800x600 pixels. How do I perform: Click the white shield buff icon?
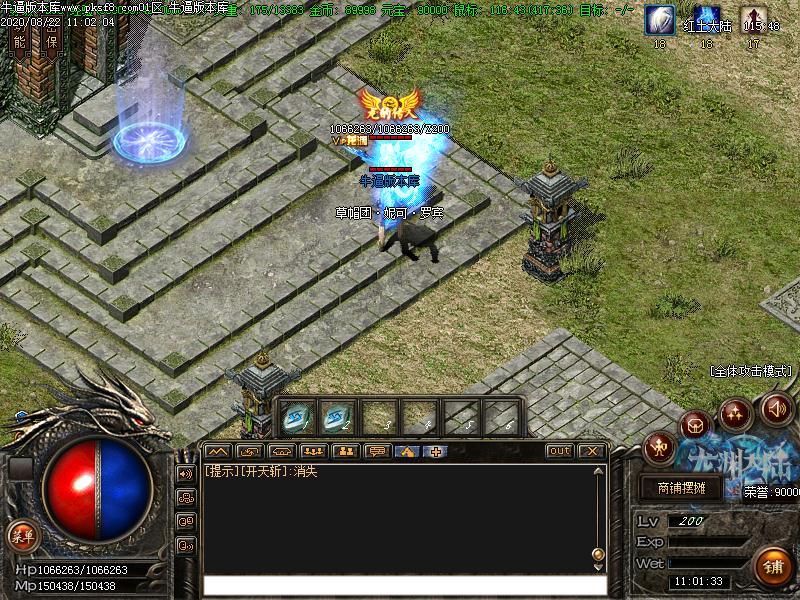(659, 19)
